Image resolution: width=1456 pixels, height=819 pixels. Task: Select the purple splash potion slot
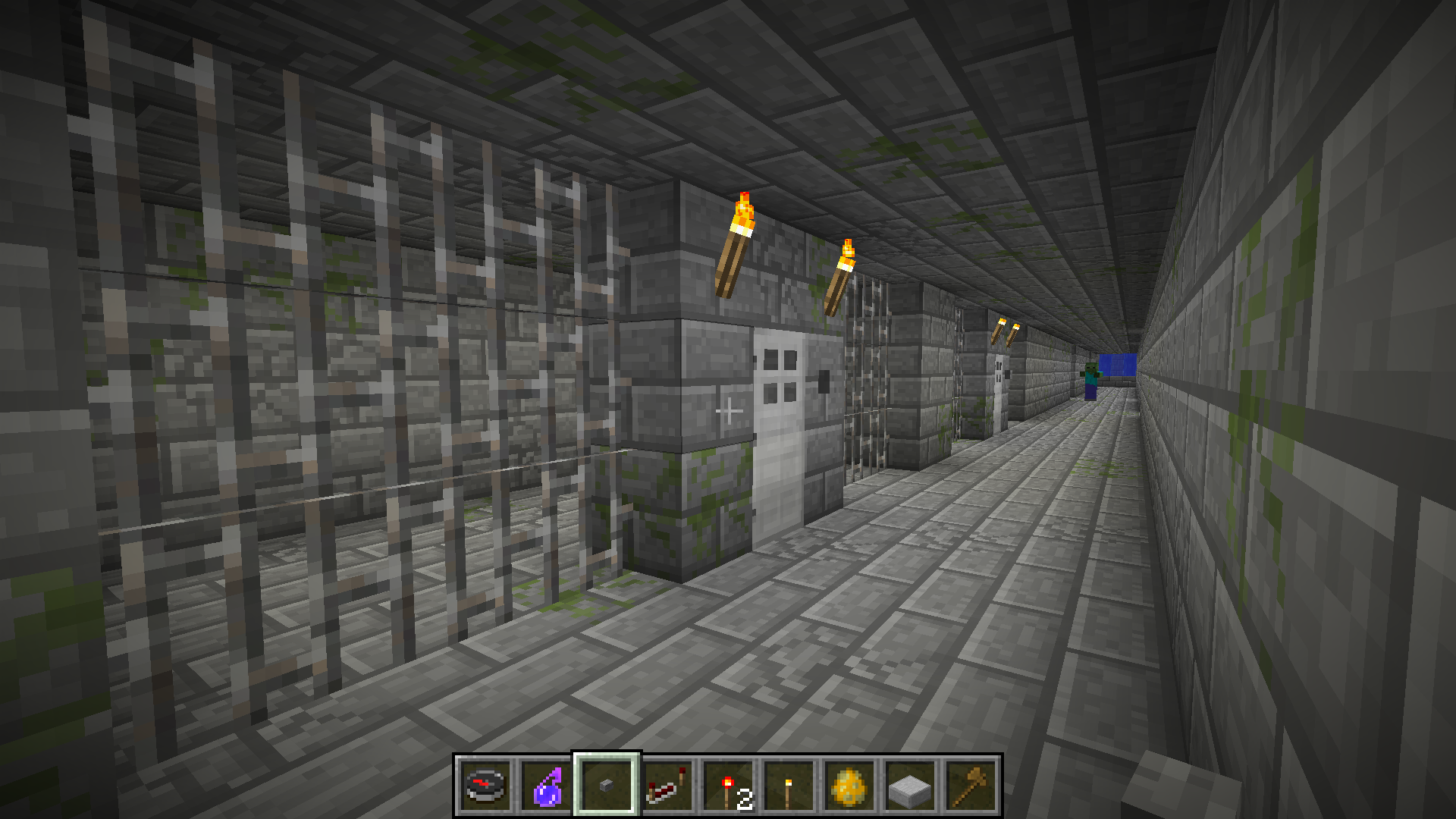click(546, 786)
